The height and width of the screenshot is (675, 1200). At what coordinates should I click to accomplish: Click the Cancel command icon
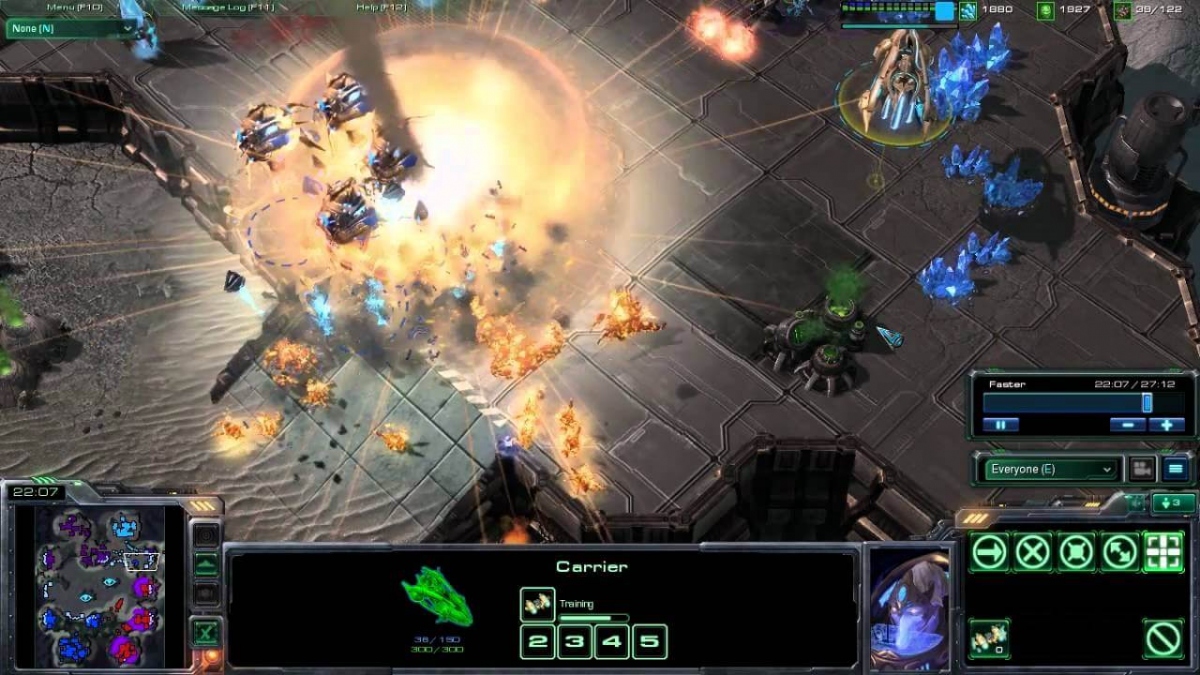pyautogui.click(x=1163, y=638)
